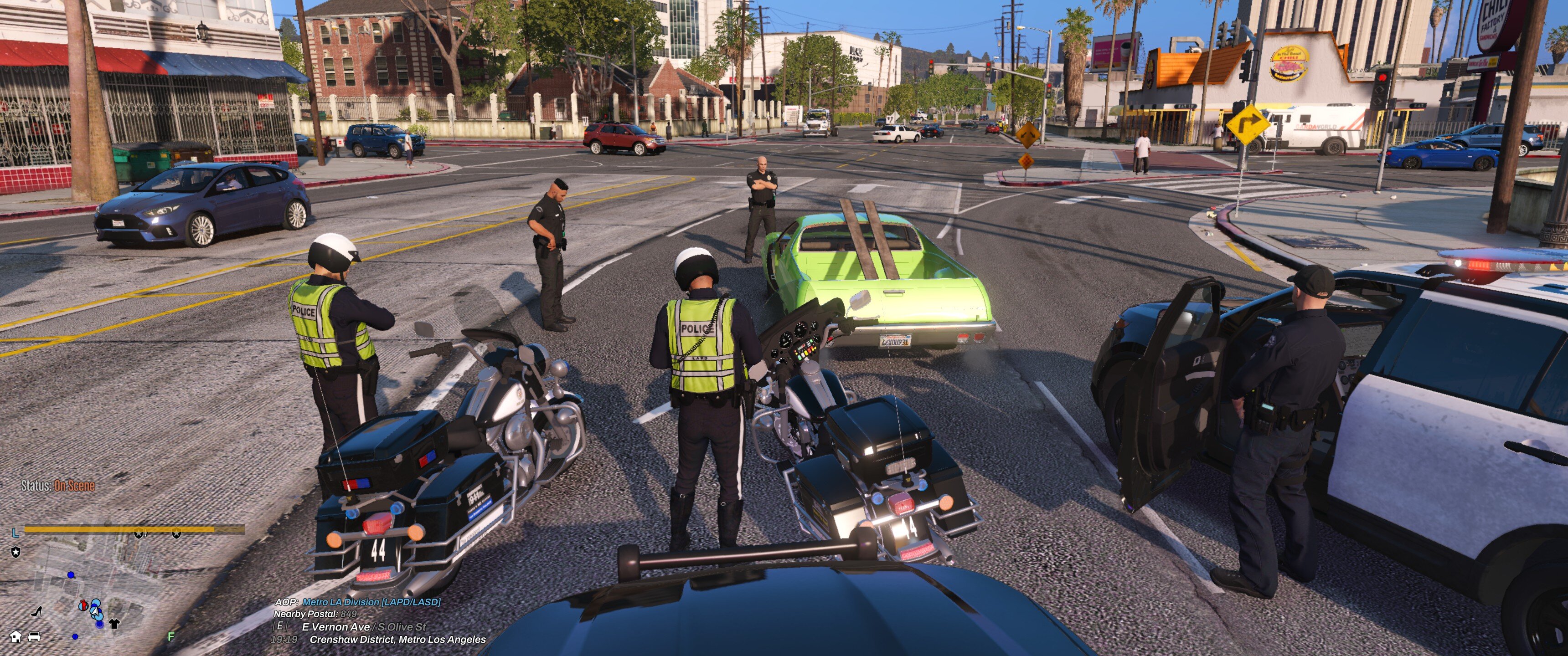Click the green F marker on minimap
The width and height of the screenshot is (1568, 656).
171,636
